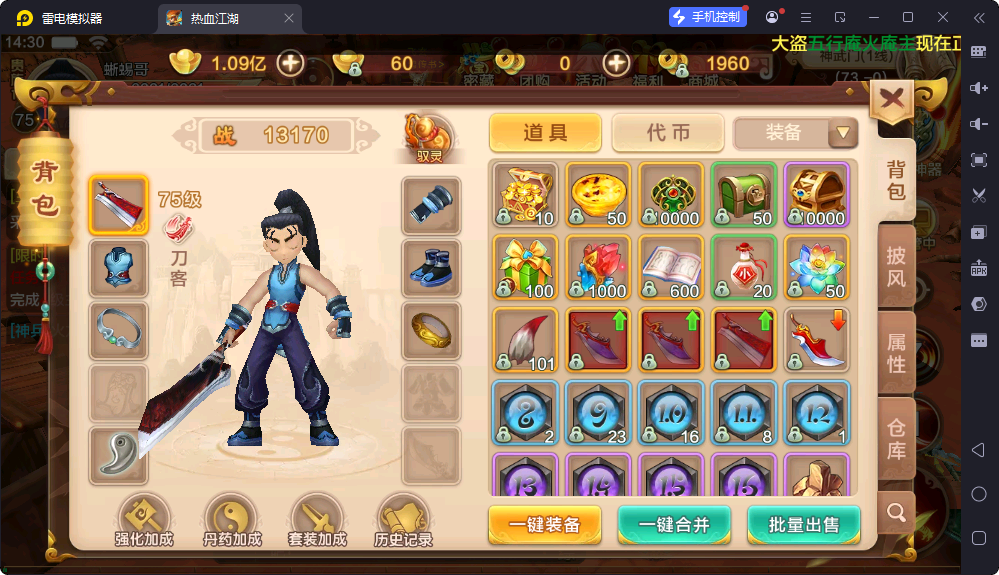The width and height of the screenshot is (999, 575).
Task: Open 历史记录 history log
Action: 404,522
